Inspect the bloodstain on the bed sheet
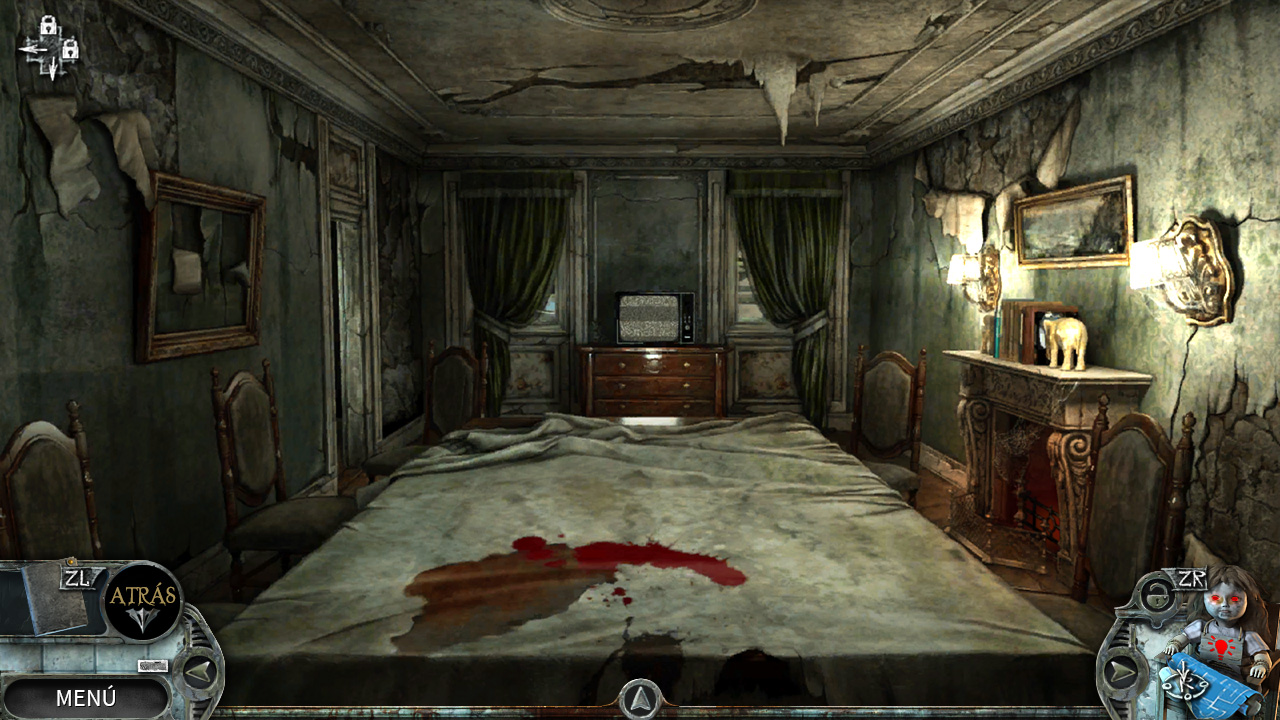 tap(590, 570)
